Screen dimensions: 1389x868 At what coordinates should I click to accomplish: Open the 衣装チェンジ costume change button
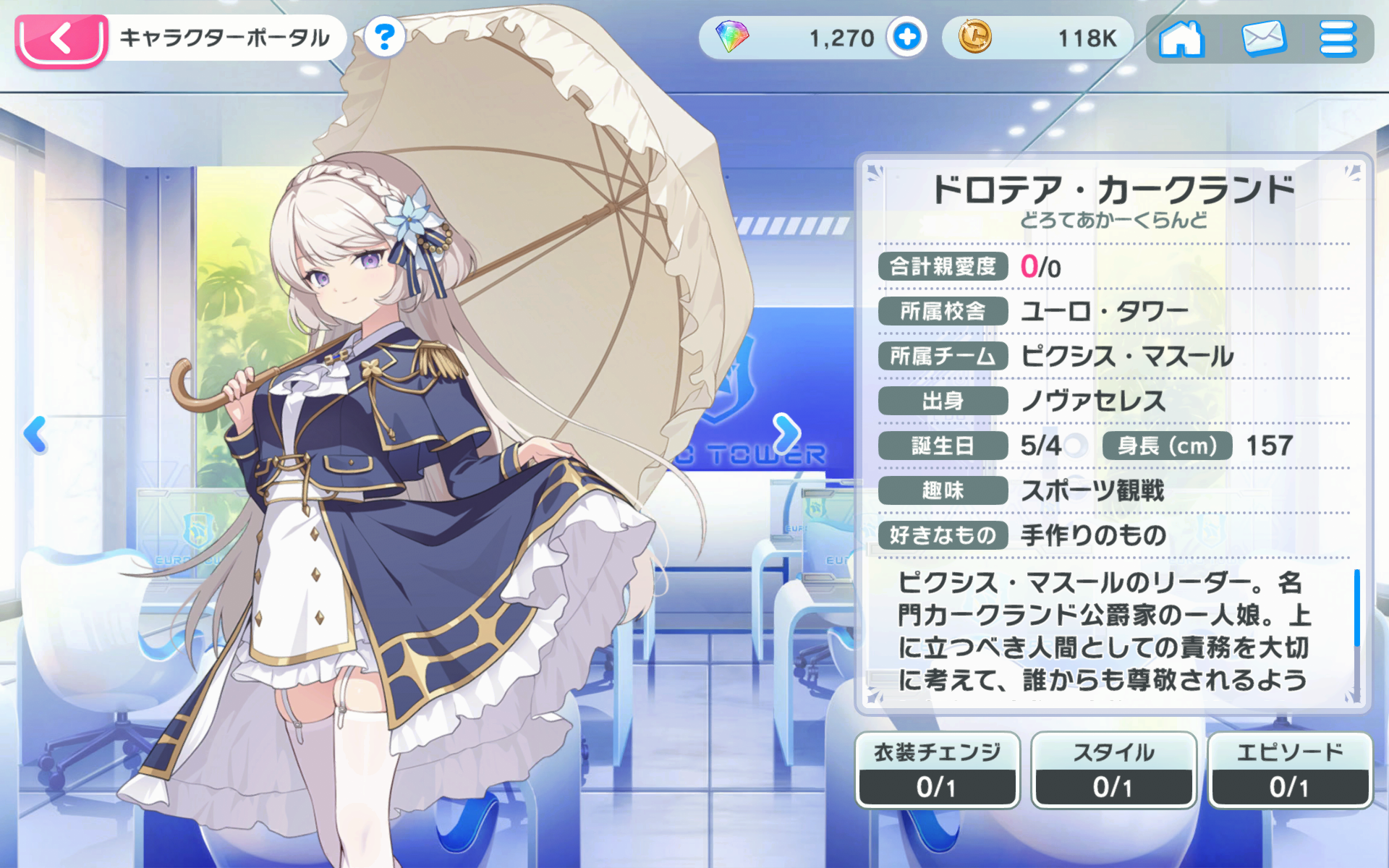point(937,770)
